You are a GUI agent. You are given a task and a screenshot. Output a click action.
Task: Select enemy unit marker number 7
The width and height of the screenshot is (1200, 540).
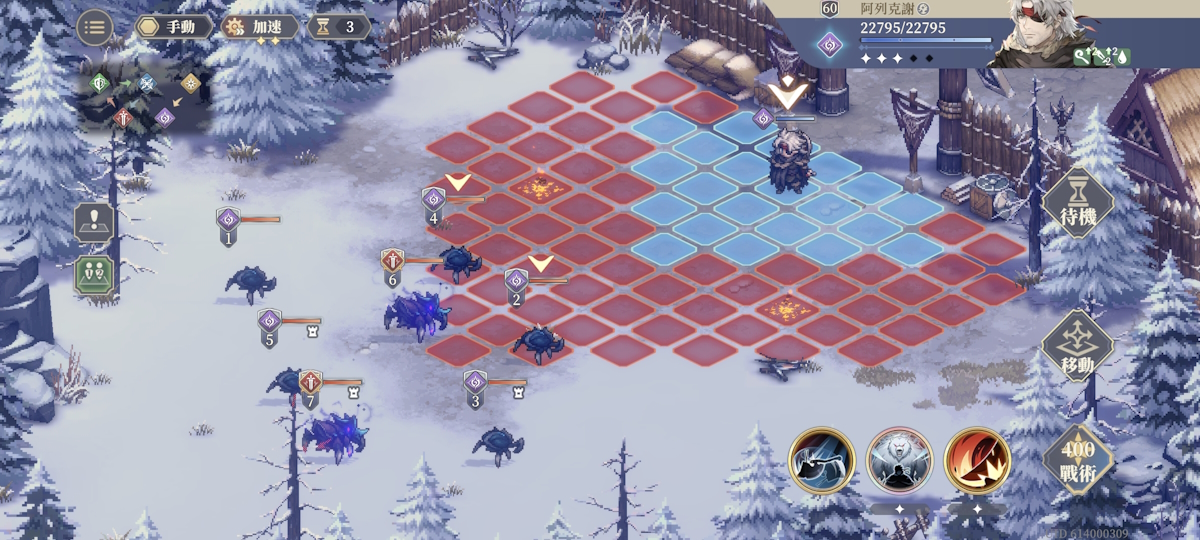pyautogui.click(x=311, y=385)
